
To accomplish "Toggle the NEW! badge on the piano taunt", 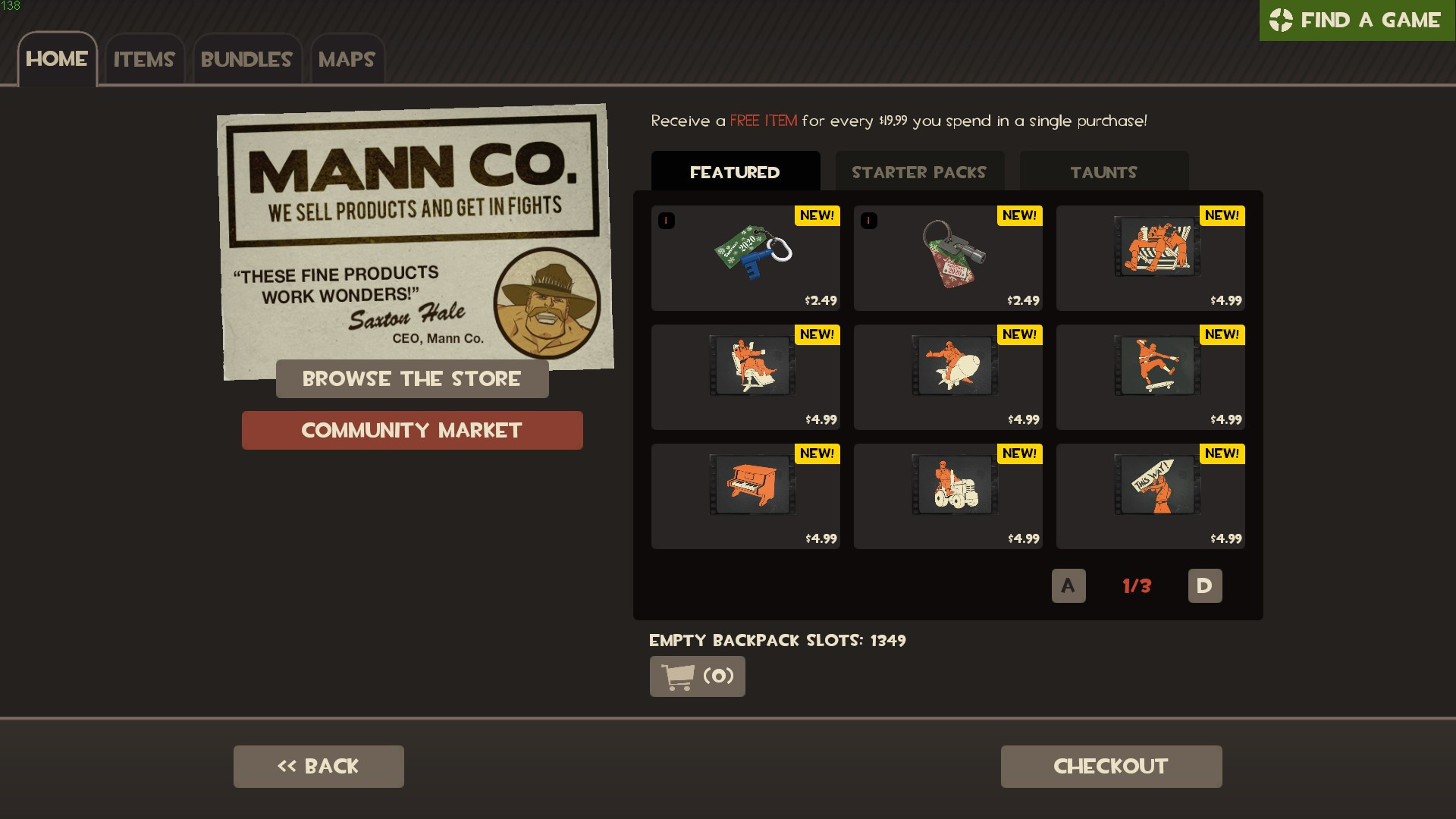I will [817, 453].
